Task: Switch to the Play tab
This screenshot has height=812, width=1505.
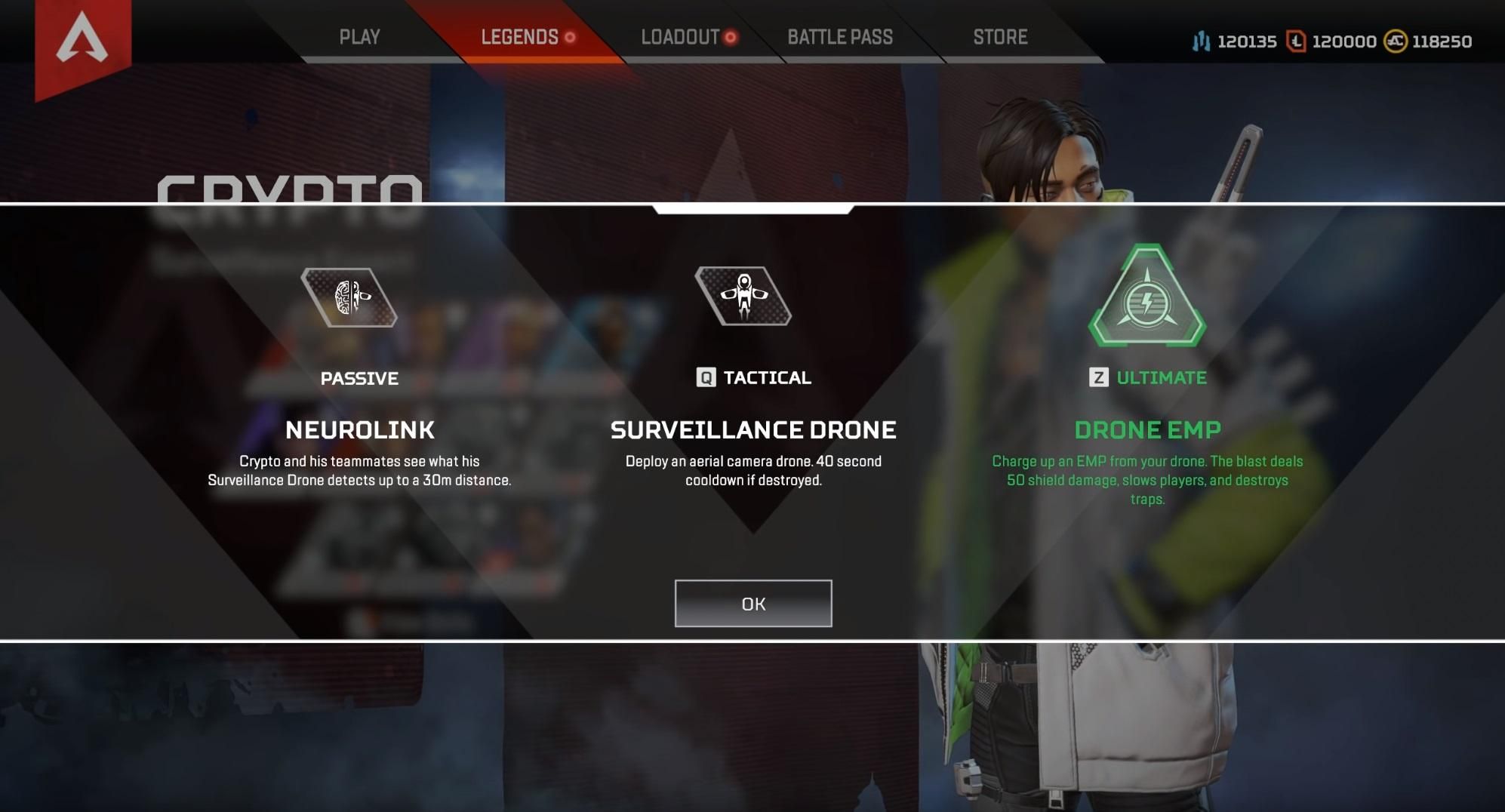Action: (x=360, y=36)
